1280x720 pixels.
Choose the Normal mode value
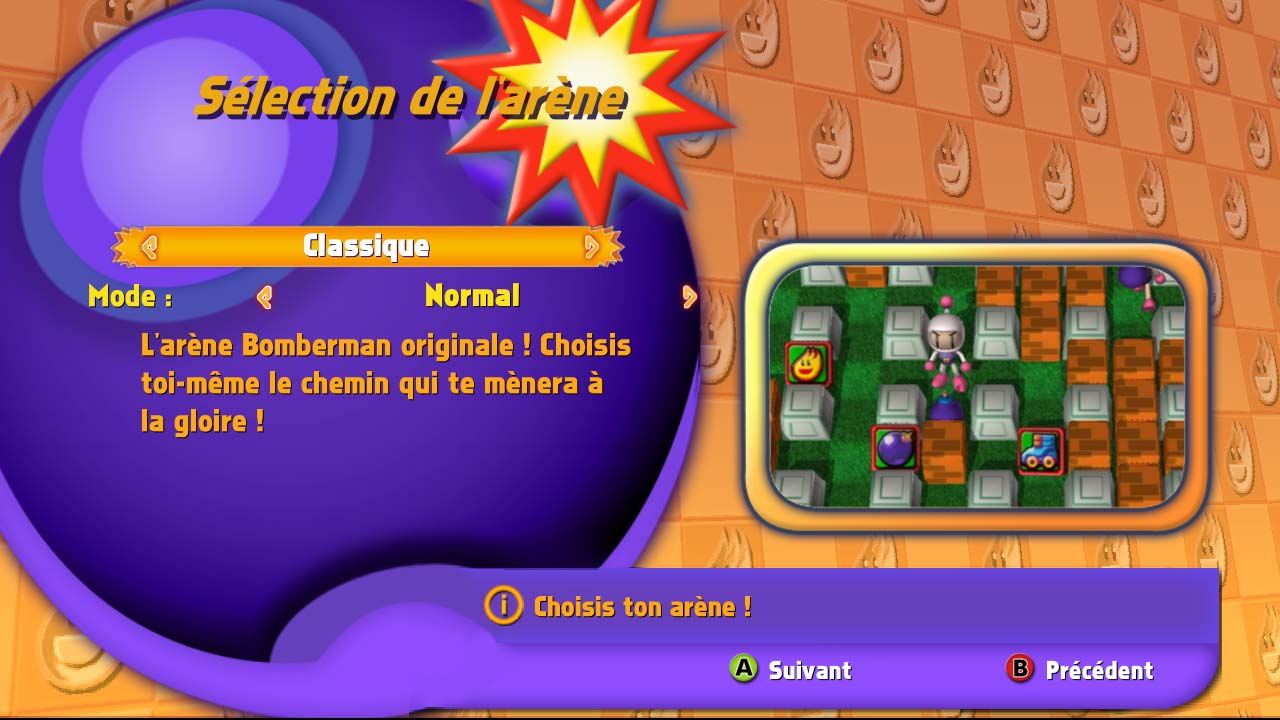[472, 296]
